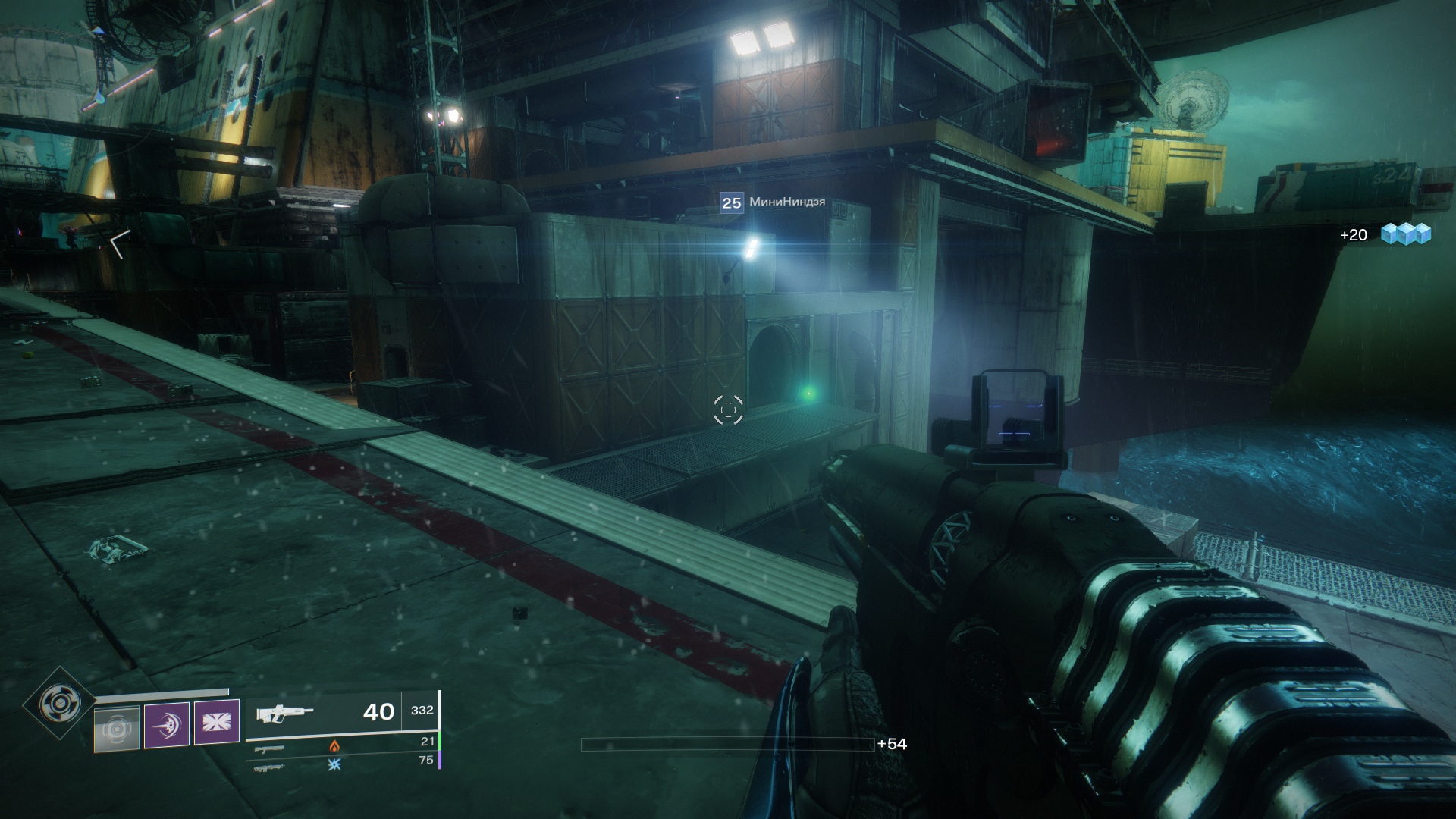Activate the purple class ability icon
Image resolution: width=1456 pixels, height=819 pixels.
(x=217, y=721)
